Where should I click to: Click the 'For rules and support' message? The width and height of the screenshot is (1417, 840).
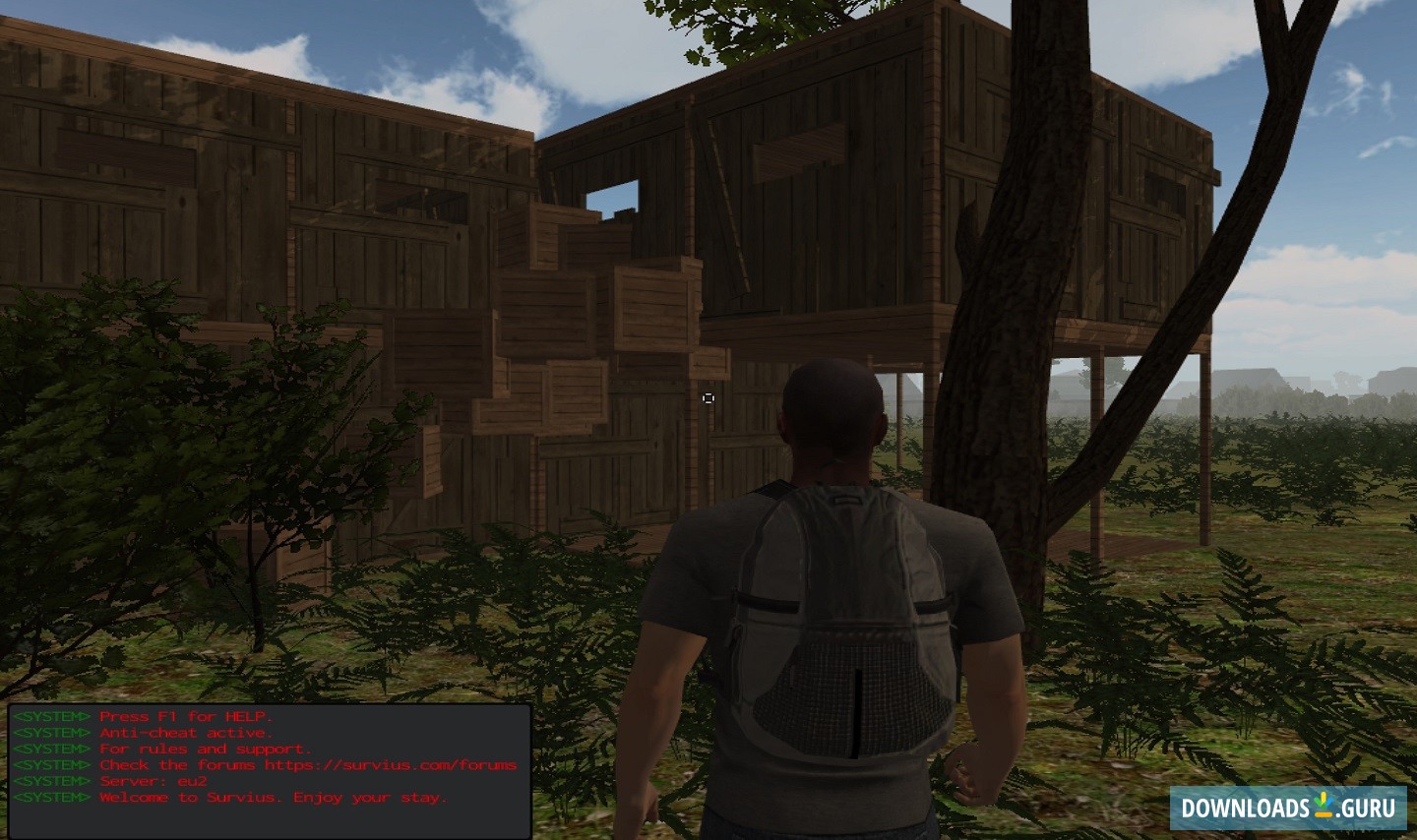click(205, 749)
